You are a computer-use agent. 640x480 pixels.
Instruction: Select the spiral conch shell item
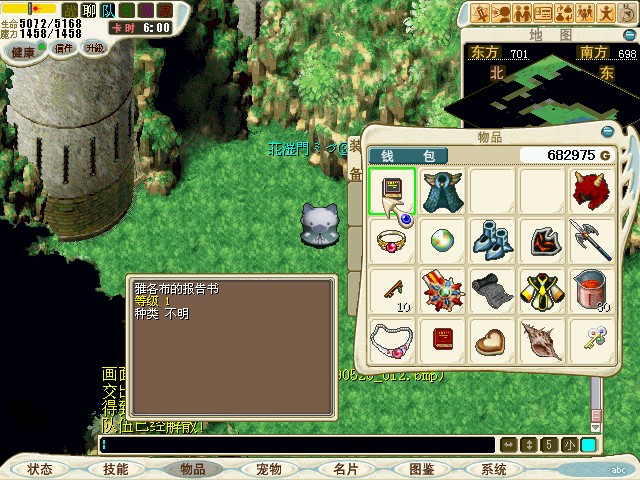point(542,340)
